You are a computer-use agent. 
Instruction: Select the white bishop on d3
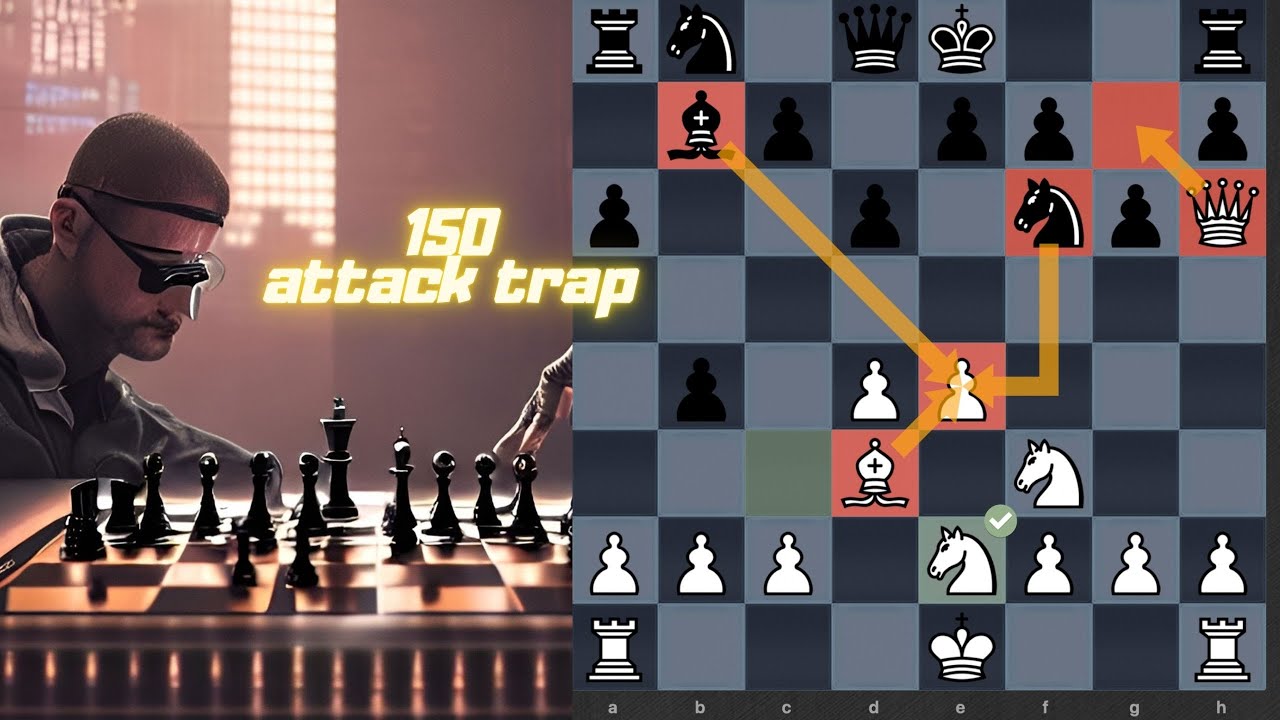click(875, 478)
